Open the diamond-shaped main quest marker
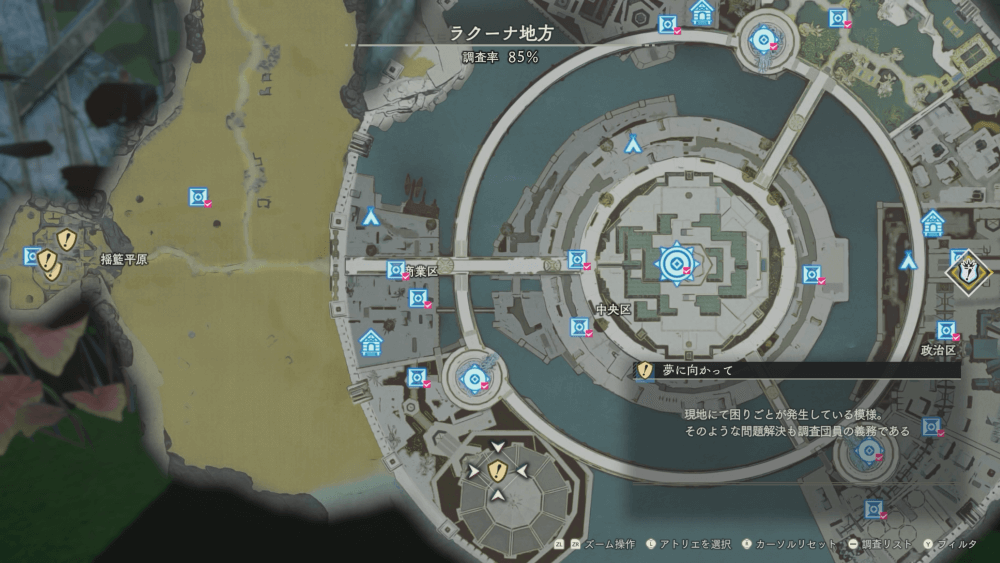1000x563 pixels. (968, 271)
